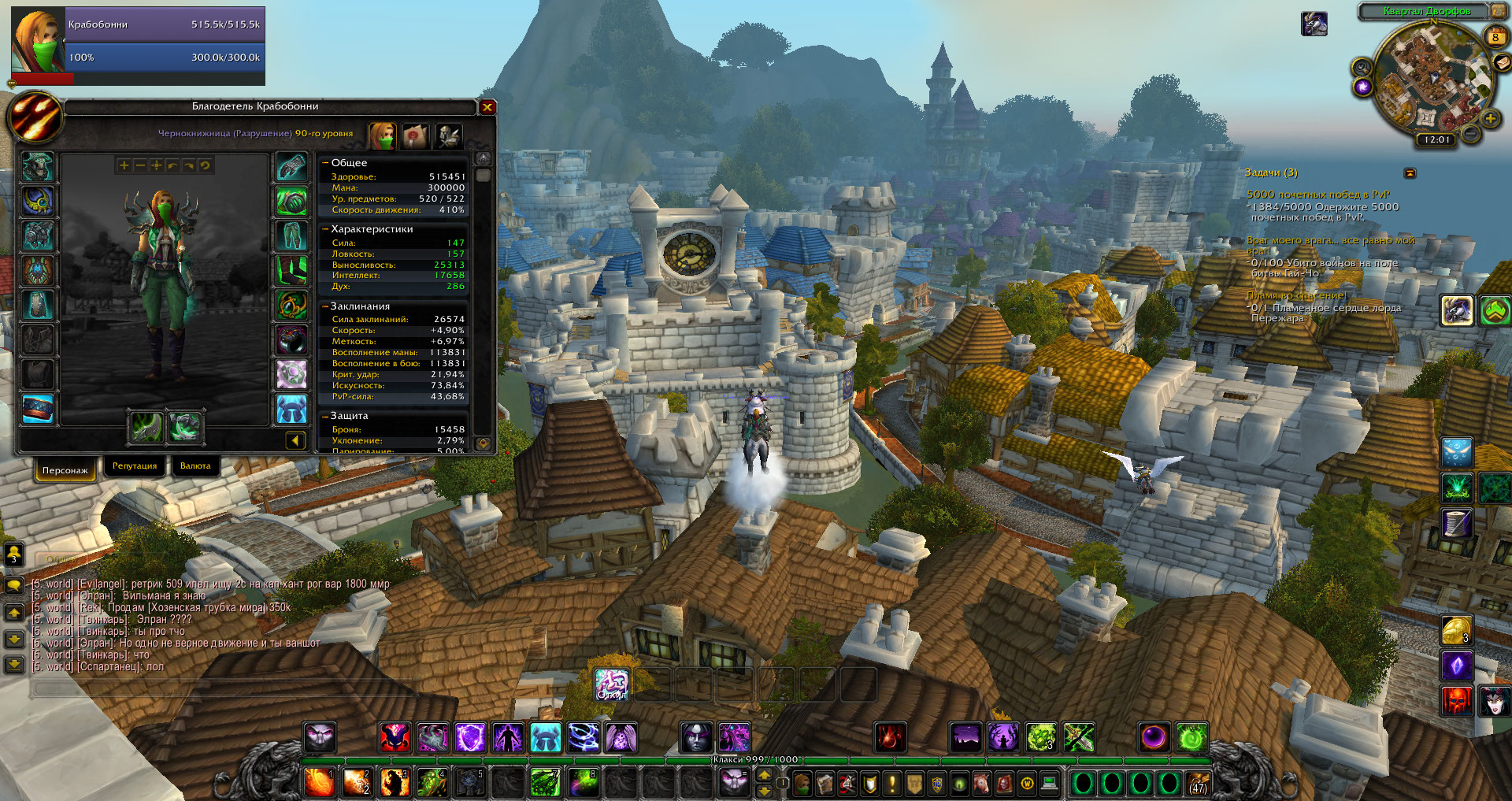Switch to the Репутация tab
Viewport: 1512px width, 801px height.
coord(135,466)
